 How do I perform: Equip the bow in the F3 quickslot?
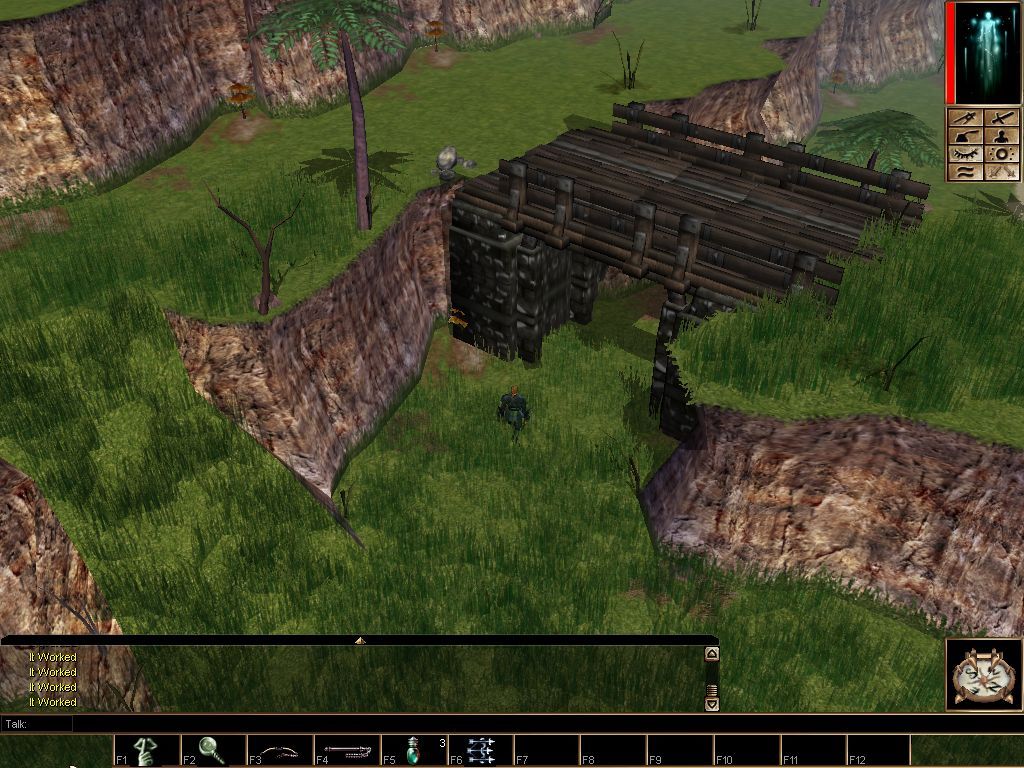[280, 750]
